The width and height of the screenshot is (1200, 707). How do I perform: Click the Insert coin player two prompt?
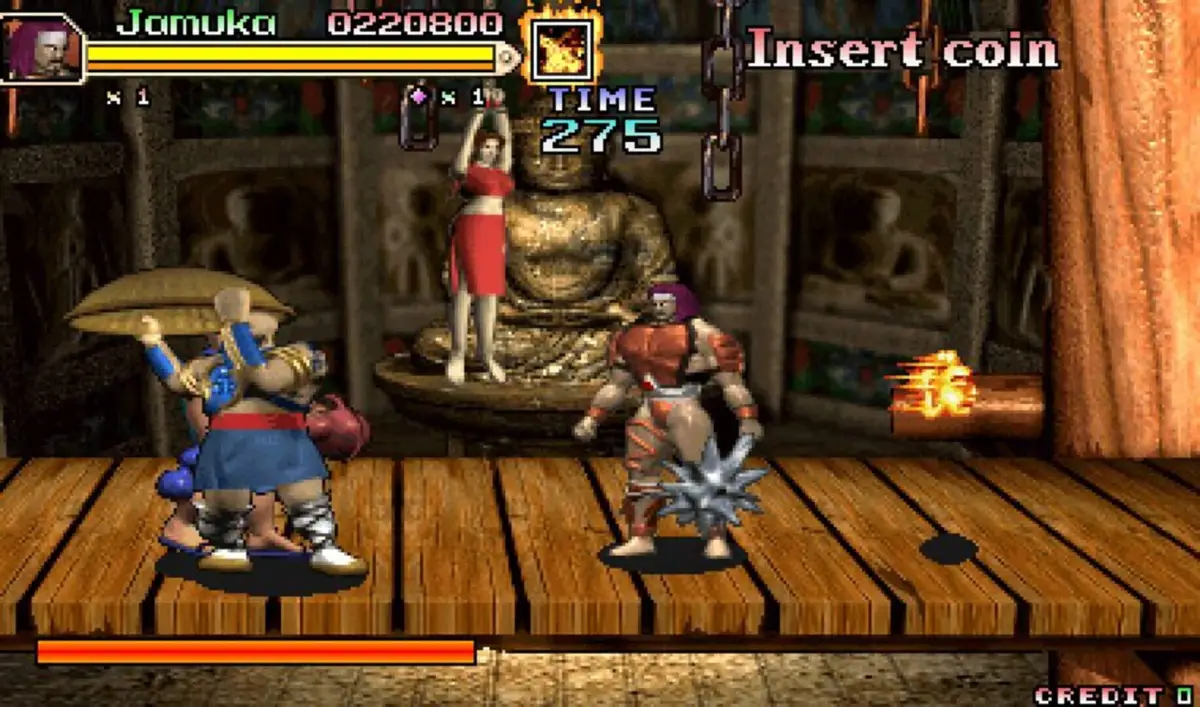(902, 50)
